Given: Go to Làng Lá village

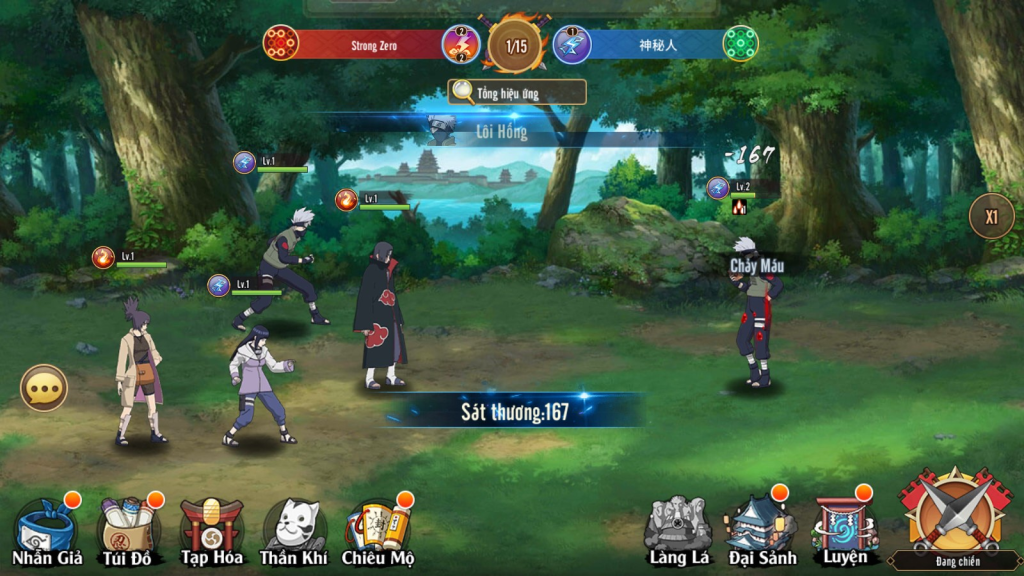Looking at the screenshot, I should point(678,530).
